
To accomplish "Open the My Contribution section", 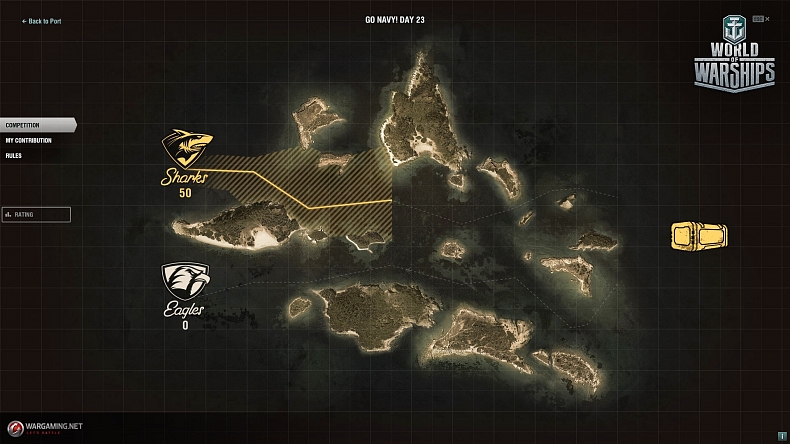I will click(28, 140).
